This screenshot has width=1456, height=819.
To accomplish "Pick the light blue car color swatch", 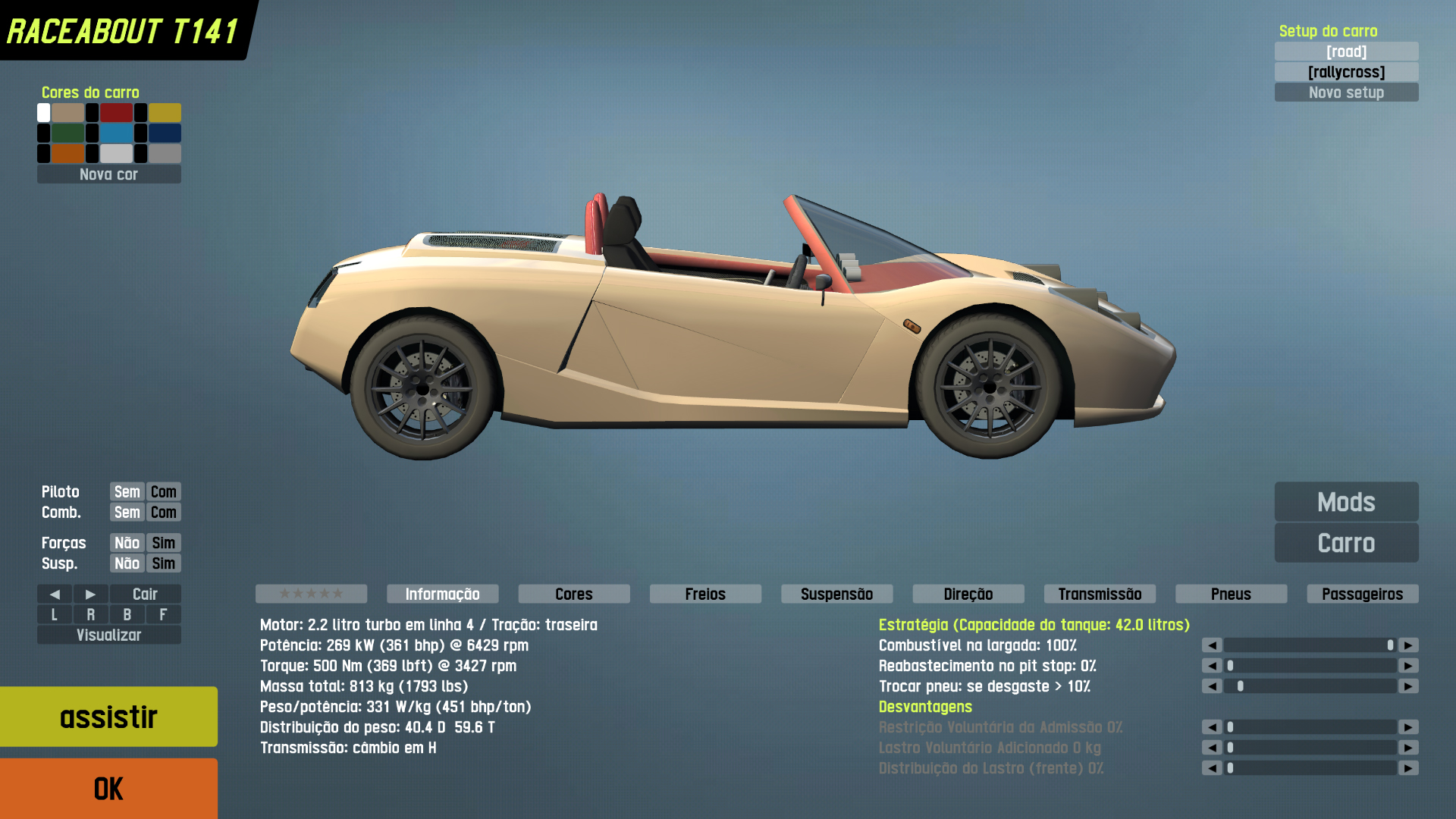I will click(x=116, y=133).
